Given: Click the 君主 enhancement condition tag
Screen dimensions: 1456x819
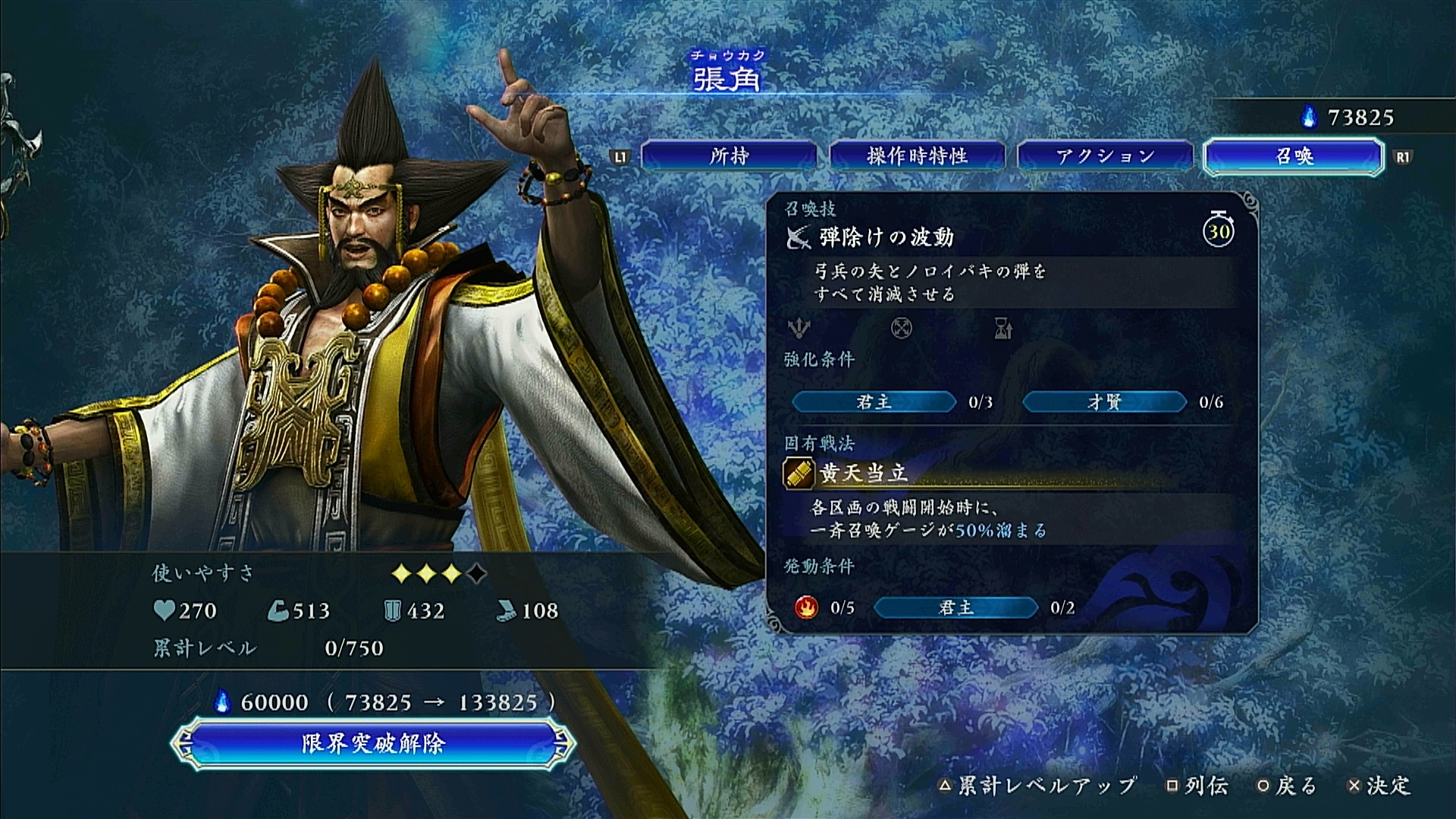Looking at the screenshot, I should [874, 402].
